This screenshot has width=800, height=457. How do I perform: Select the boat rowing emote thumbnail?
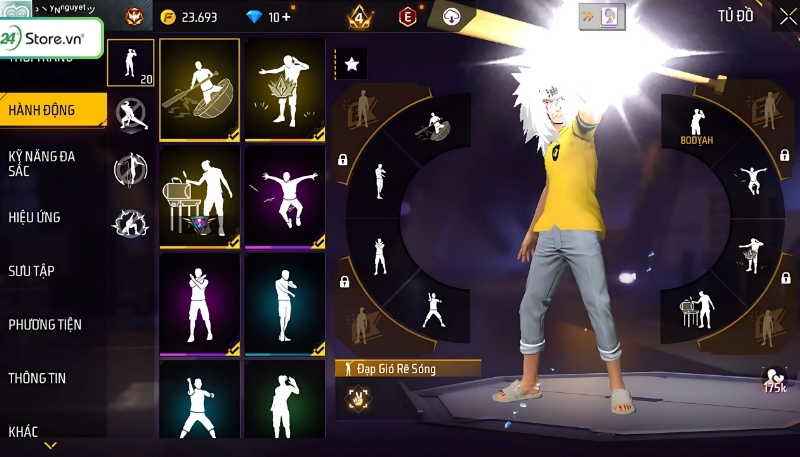click(199, 89)
